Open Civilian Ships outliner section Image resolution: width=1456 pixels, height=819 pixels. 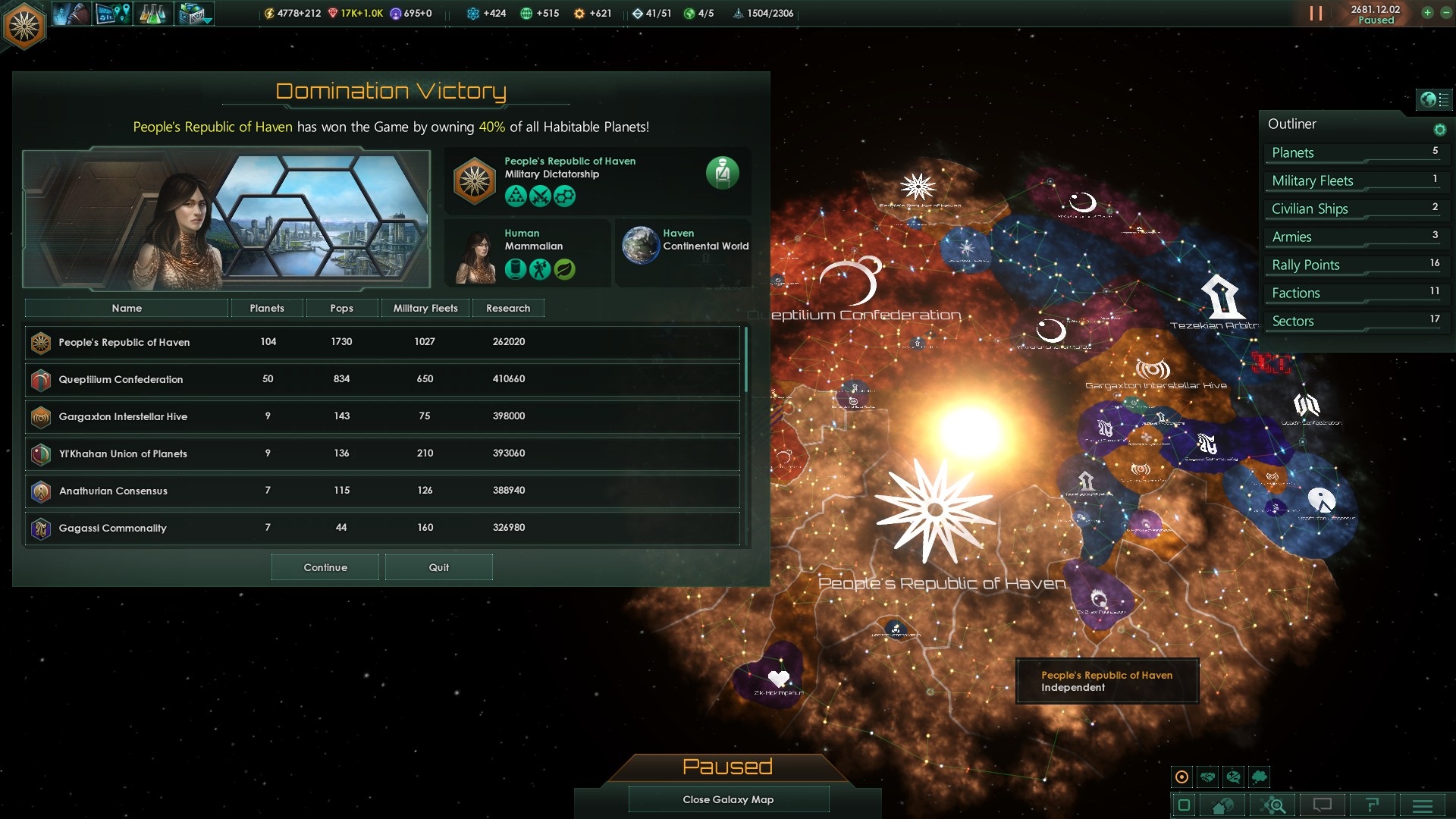point(1354,209)
